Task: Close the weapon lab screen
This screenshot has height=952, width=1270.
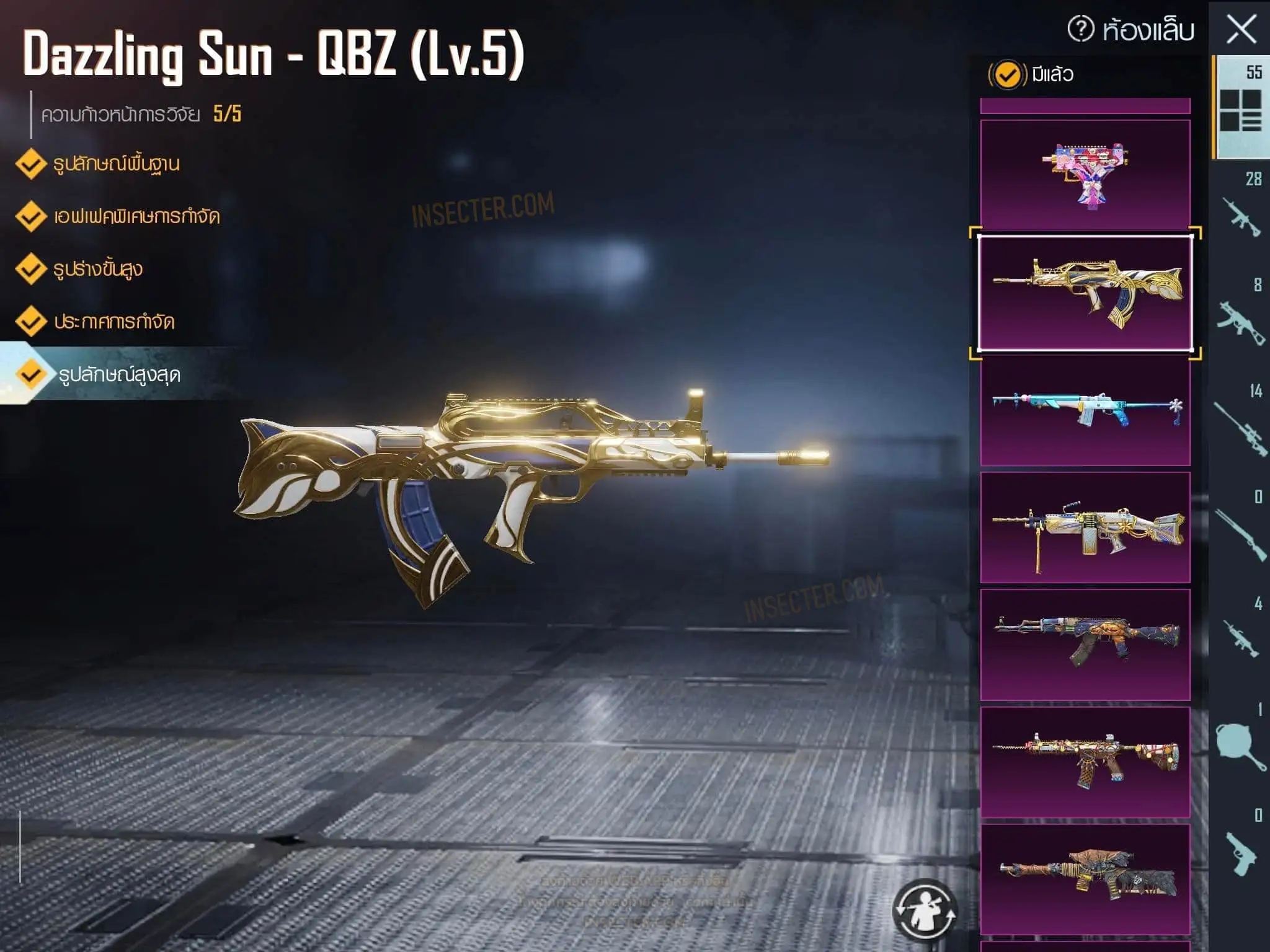Action: point(1241,29)
